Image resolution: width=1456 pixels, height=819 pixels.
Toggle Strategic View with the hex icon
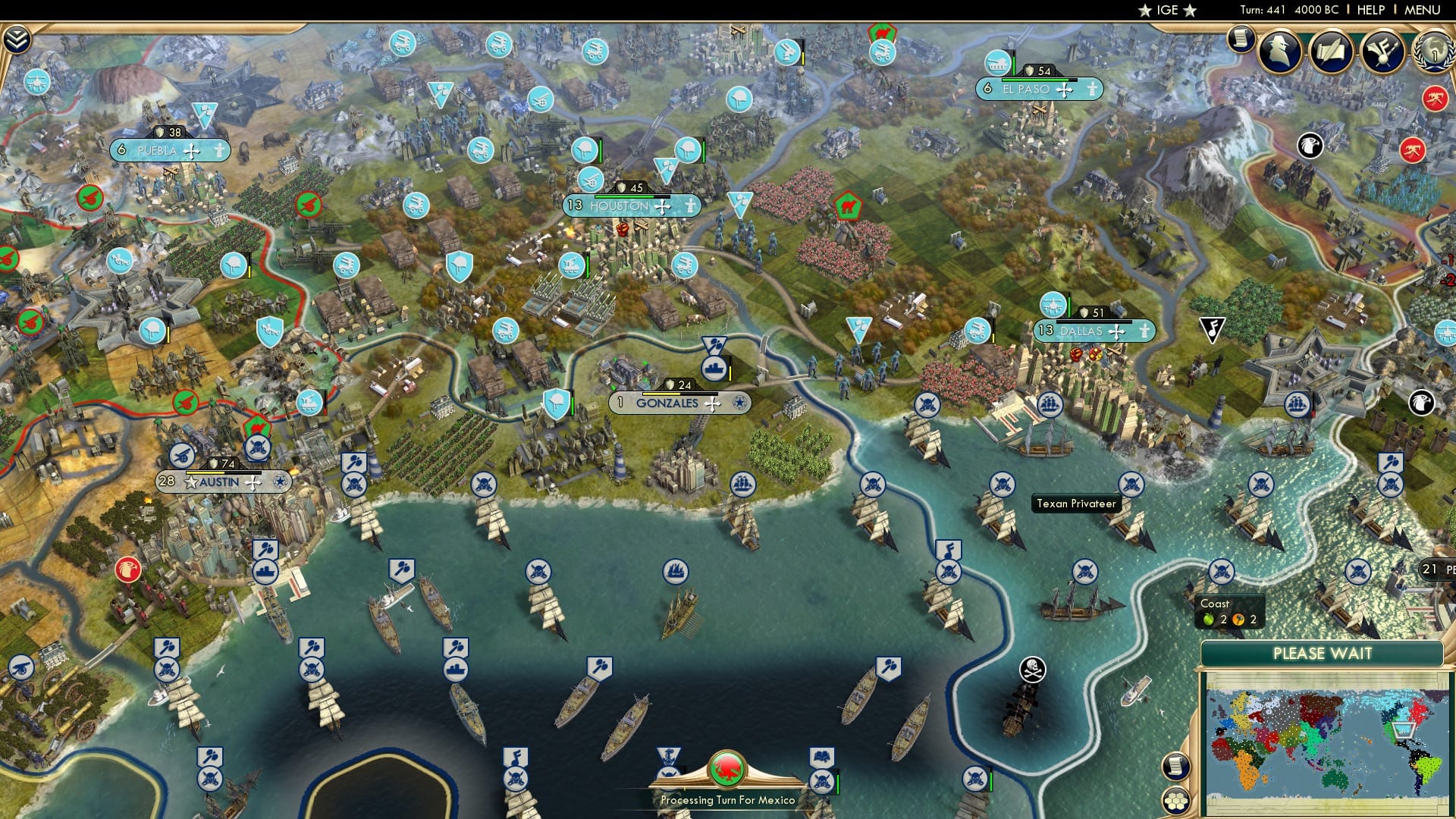click(x=1175, y=802)
